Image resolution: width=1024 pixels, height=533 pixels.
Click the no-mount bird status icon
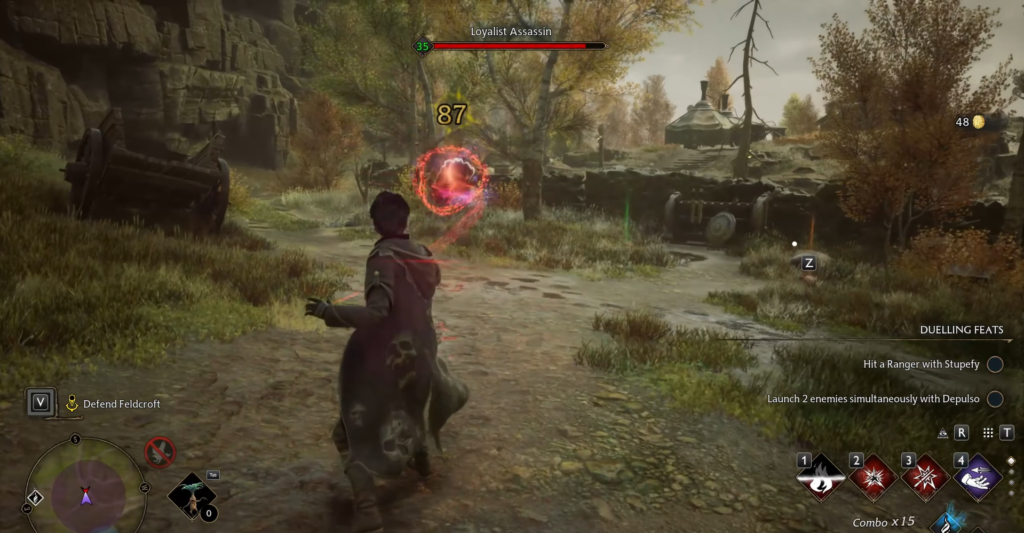(x=159, y=453)
